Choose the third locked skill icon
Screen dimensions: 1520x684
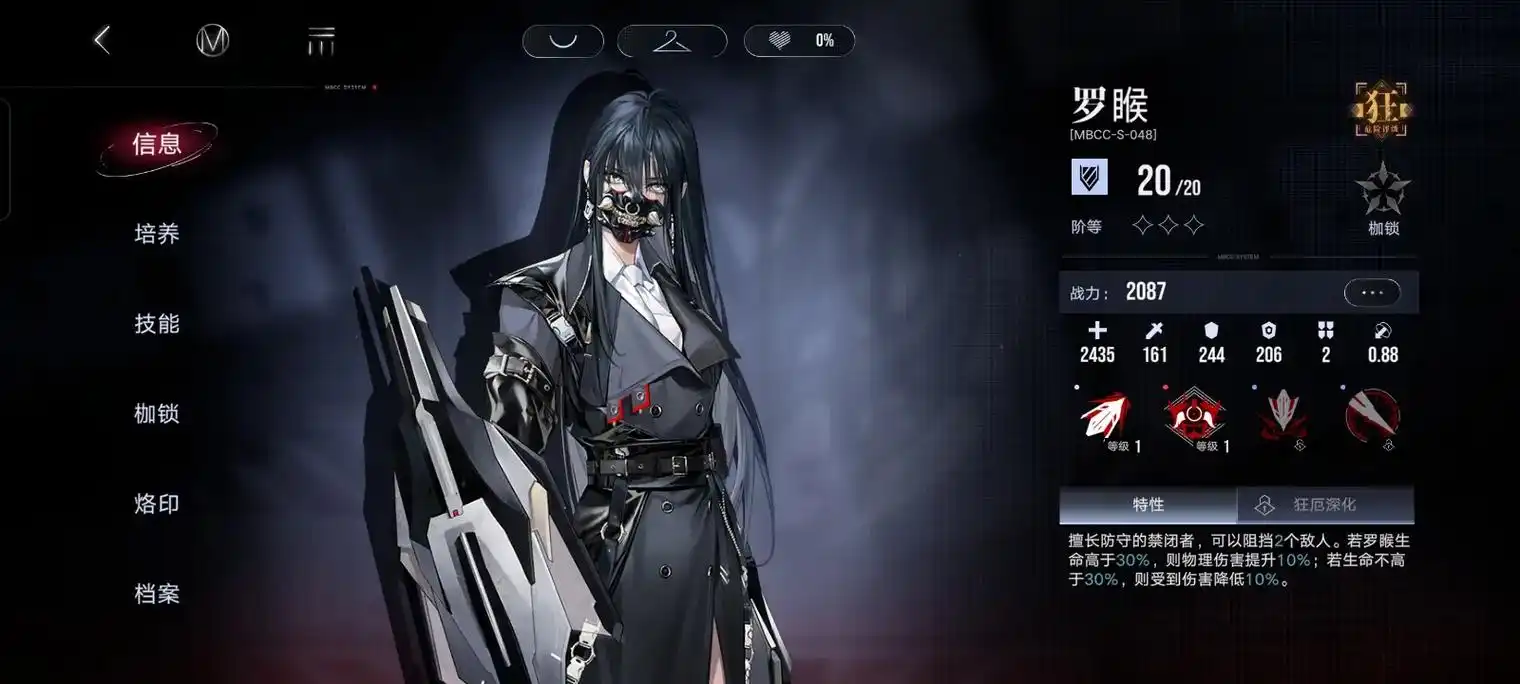(x=1284, y=416)
